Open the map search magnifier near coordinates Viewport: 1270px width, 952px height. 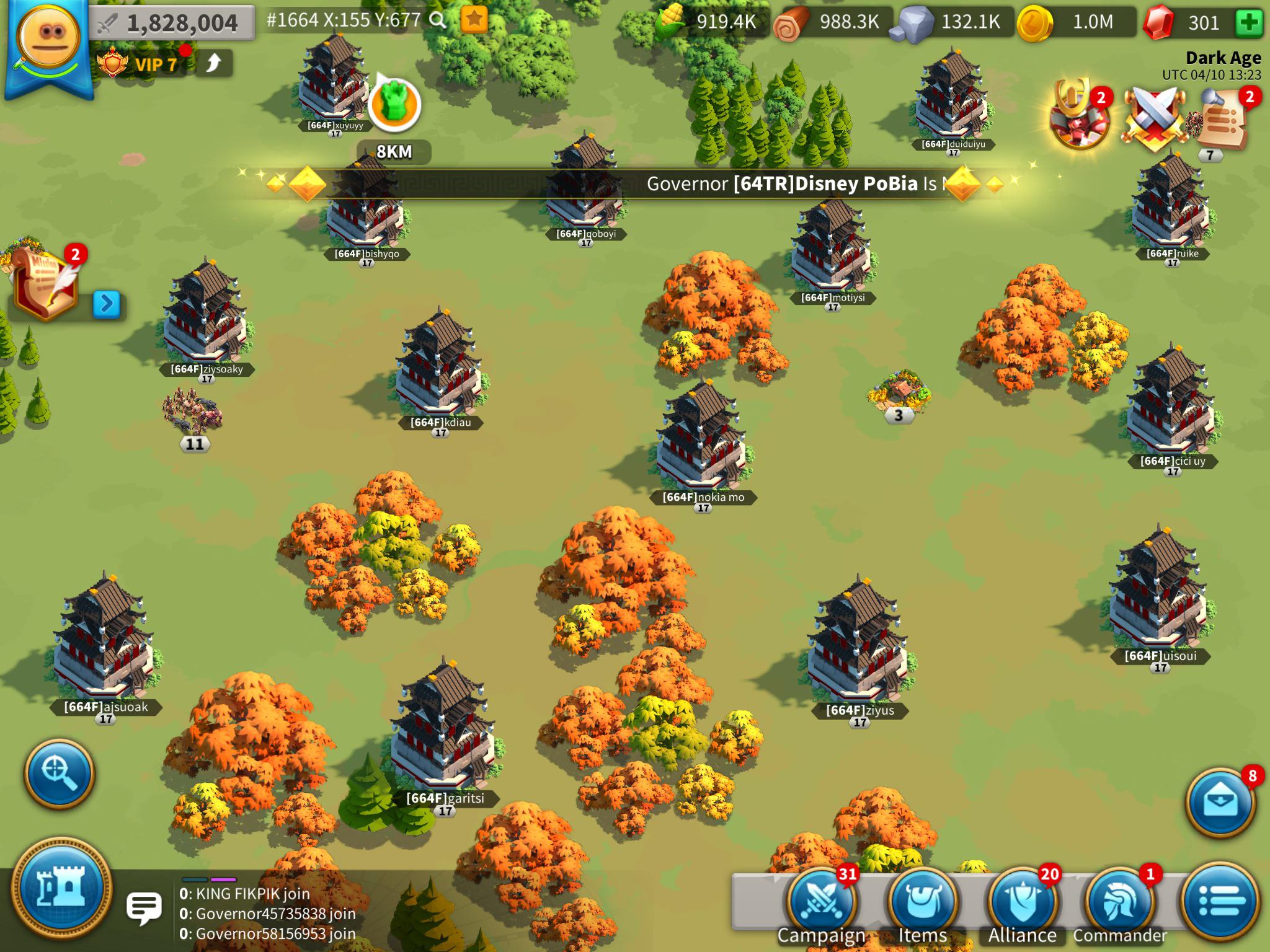pyautogui.click(x=438, y=20)
